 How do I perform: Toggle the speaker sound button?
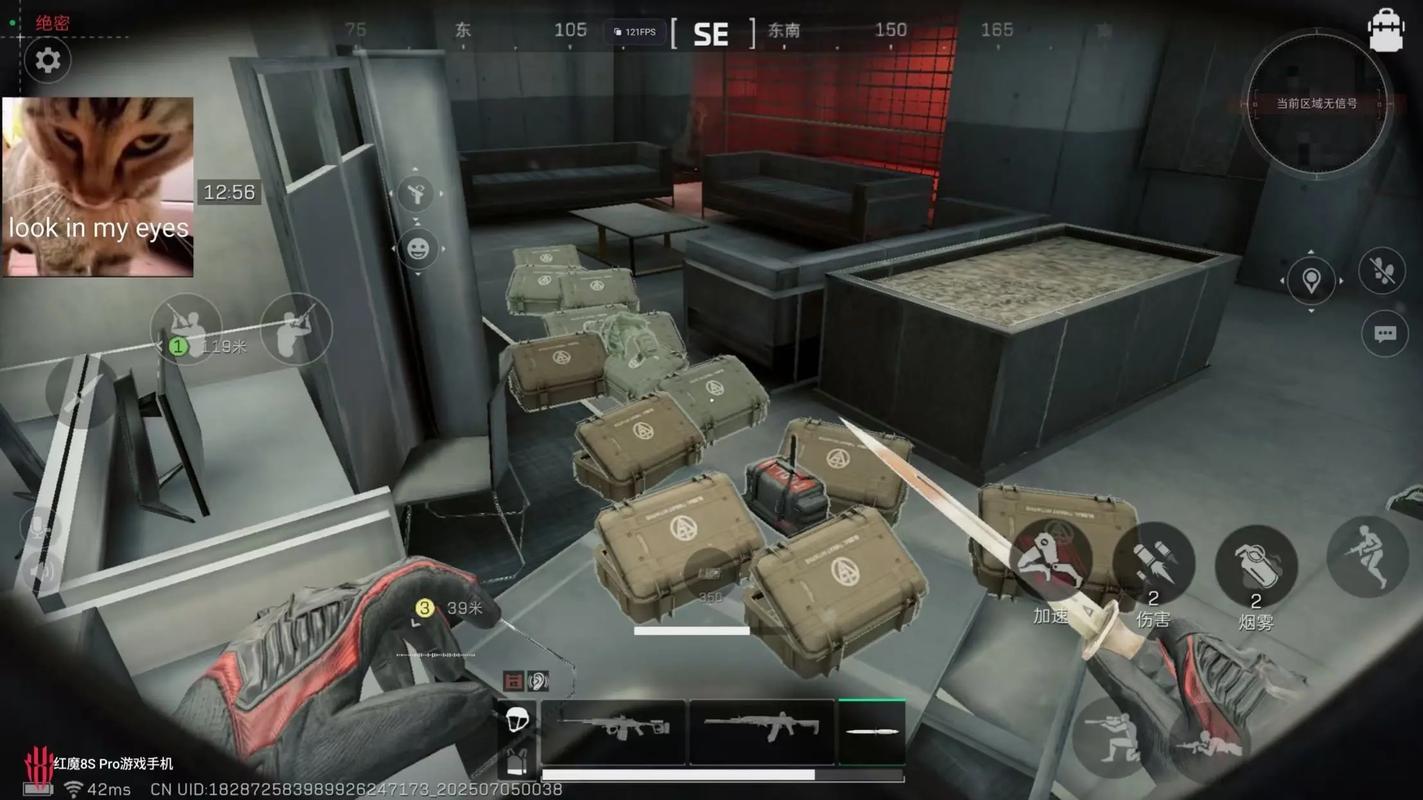[41, 572]
